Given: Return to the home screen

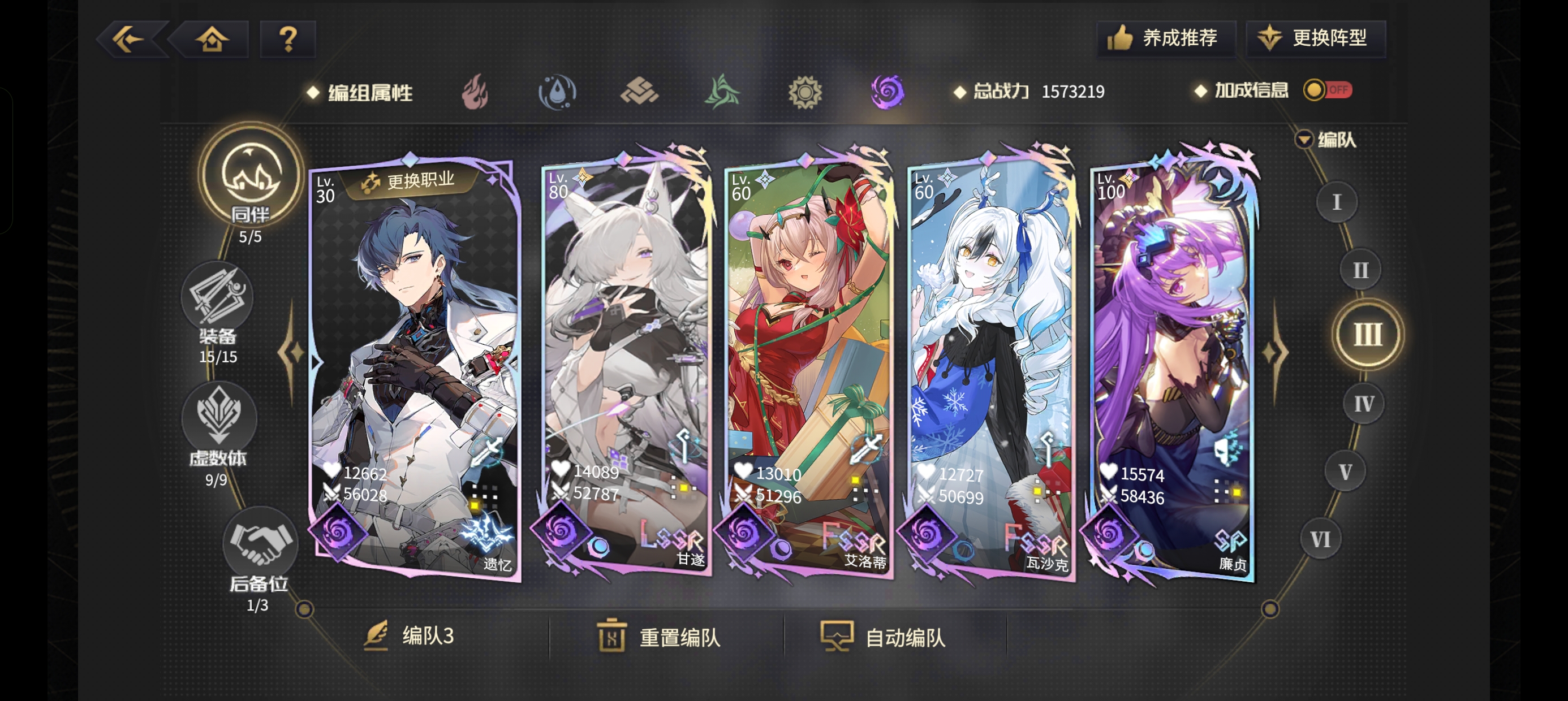Looking at the screenshot, I should 211,40.
